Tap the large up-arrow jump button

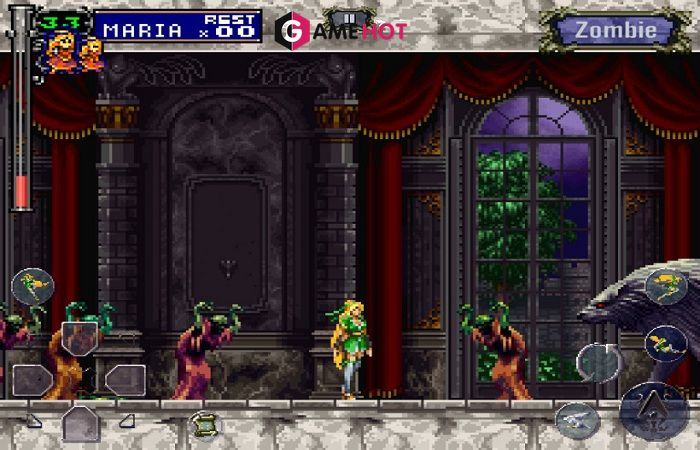[x=654, y=410]
